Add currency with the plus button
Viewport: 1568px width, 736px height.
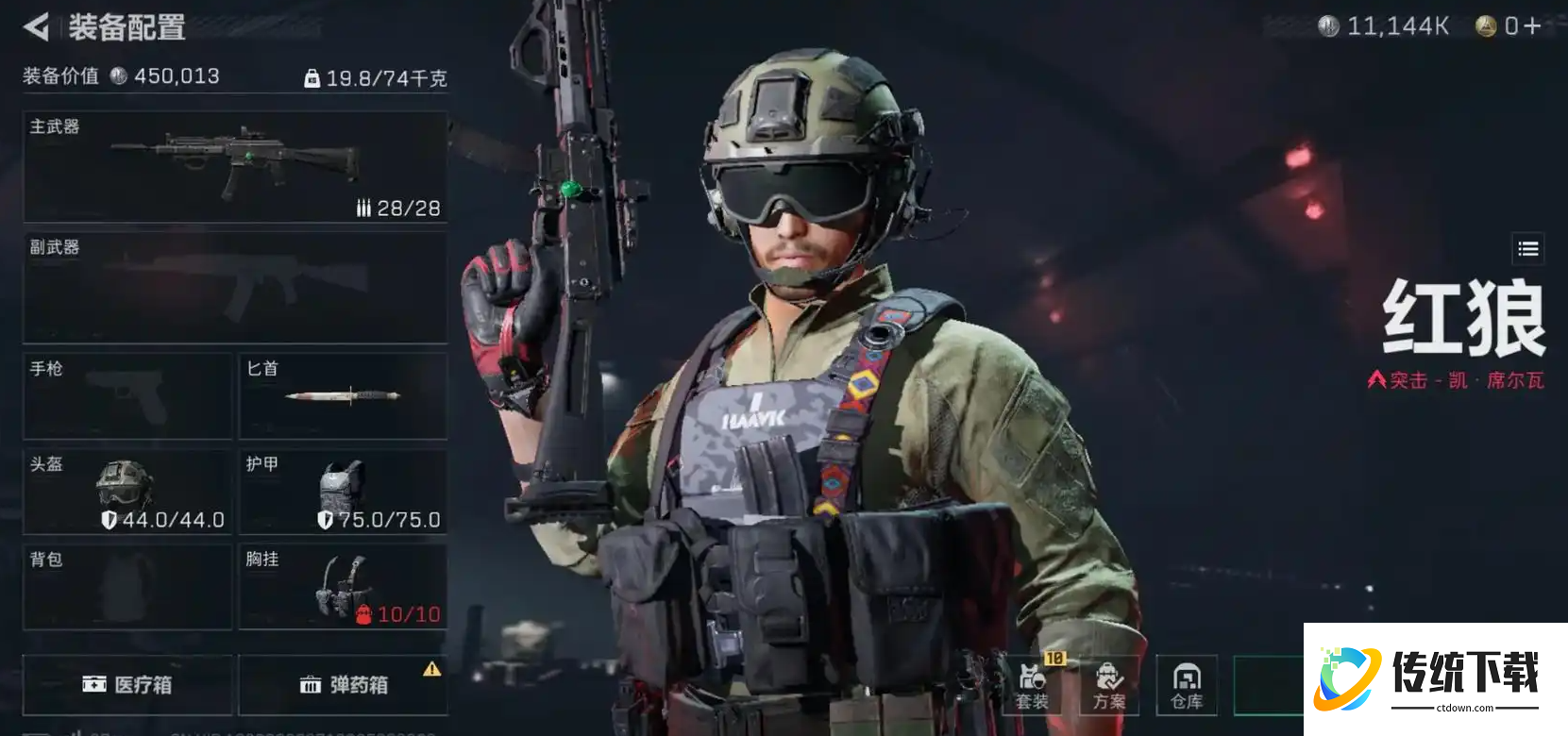[1532, 26]
